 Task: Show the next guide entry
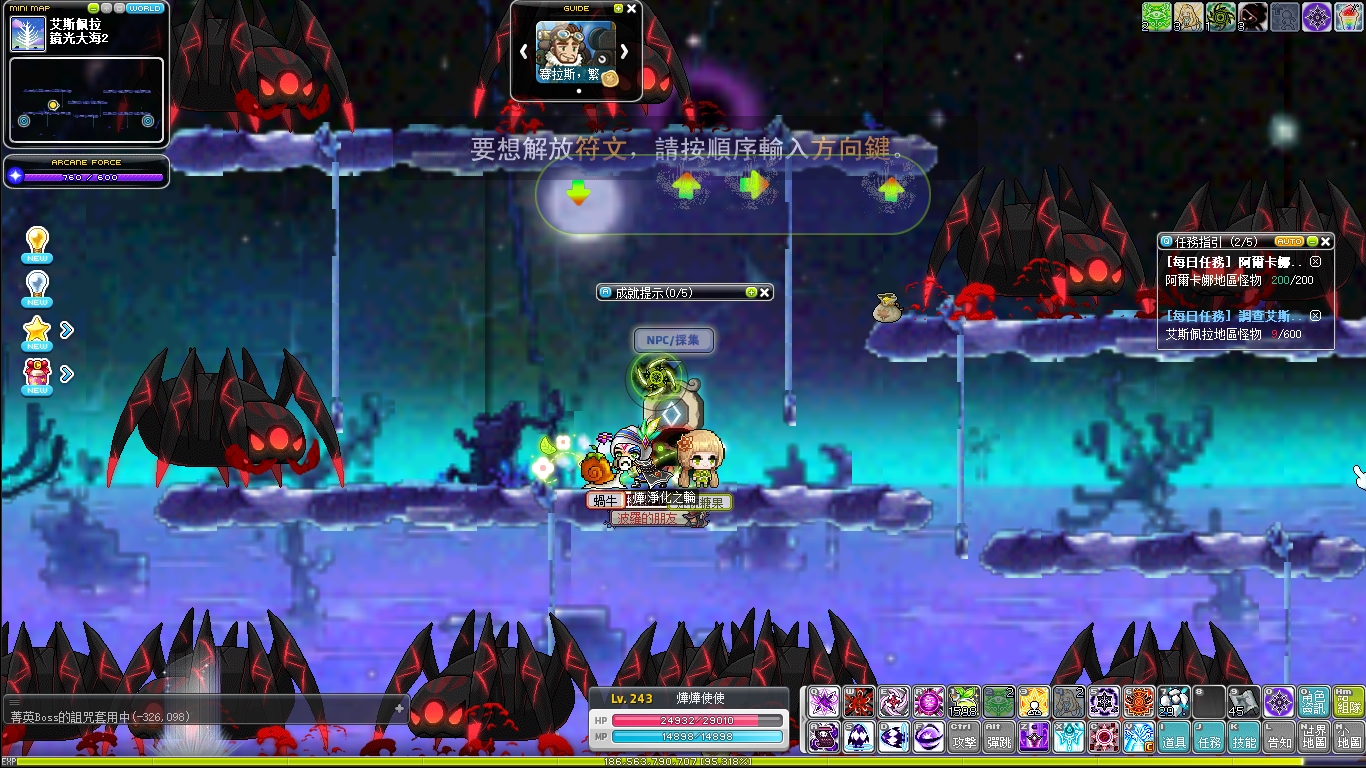[x=625, y=51]
